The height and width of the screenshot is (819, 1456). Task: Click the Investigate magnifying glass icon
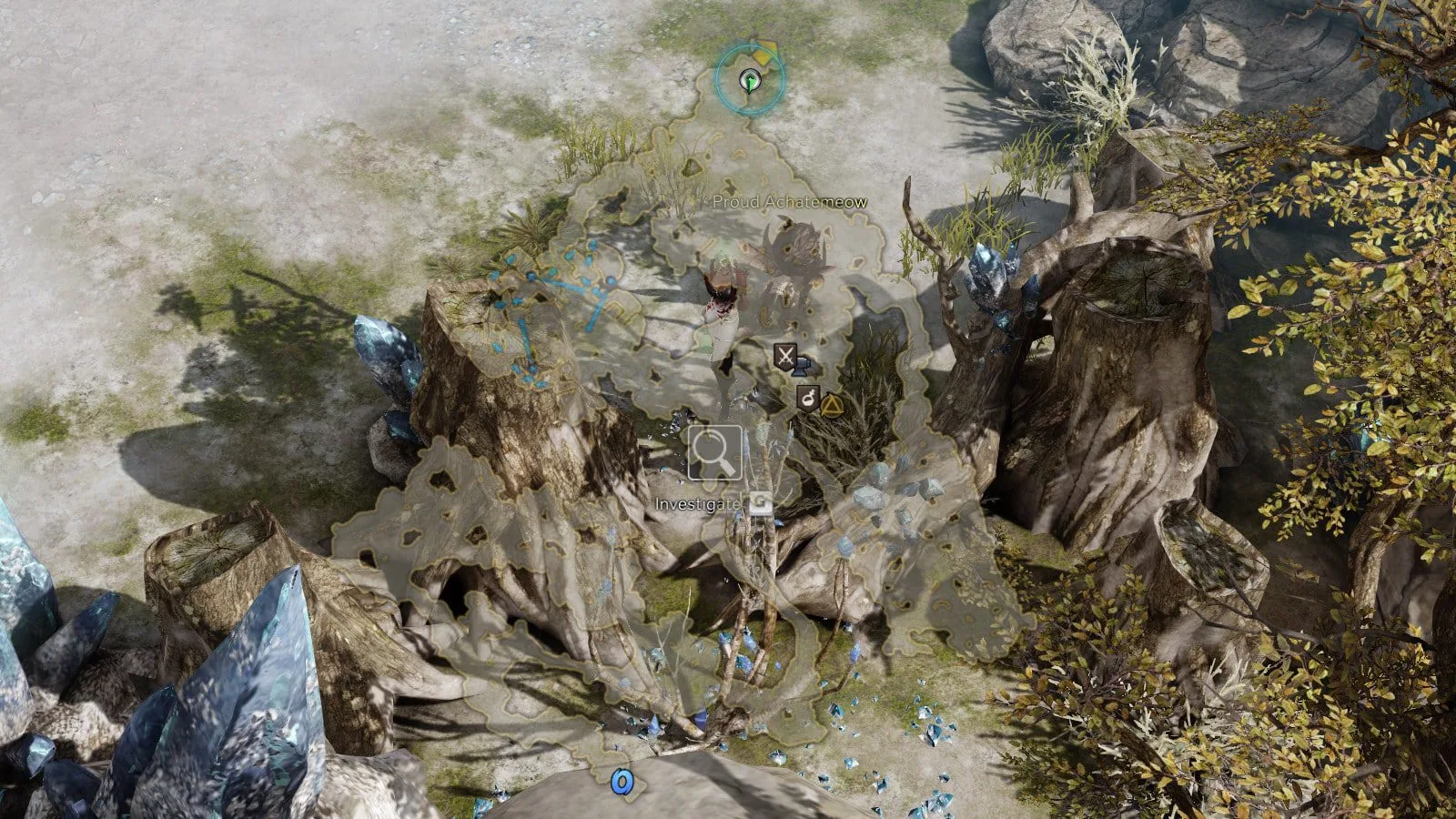714,452
